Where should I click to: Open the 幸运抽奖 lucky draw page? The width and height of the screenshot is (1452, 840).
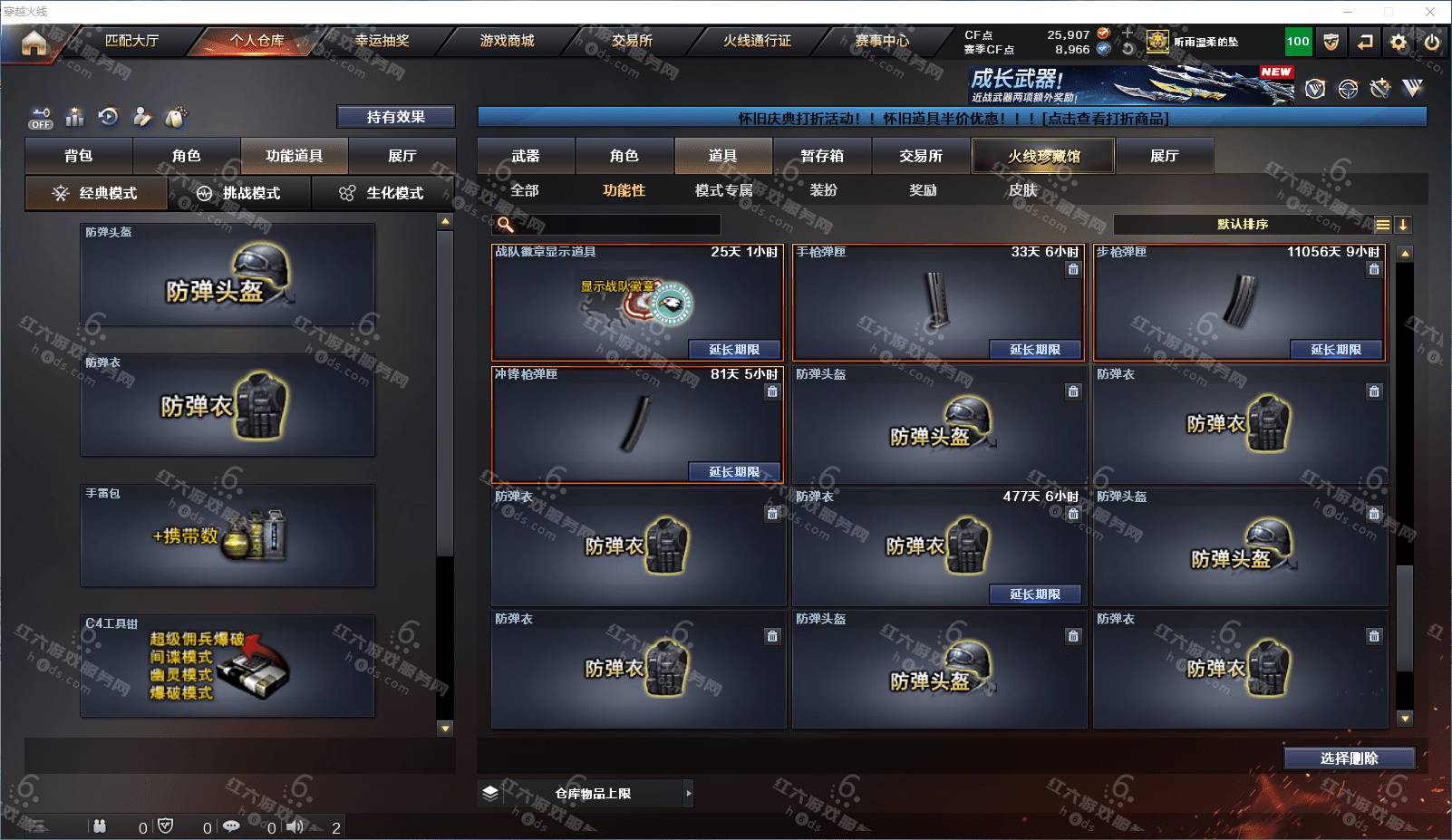click(382, 41)
